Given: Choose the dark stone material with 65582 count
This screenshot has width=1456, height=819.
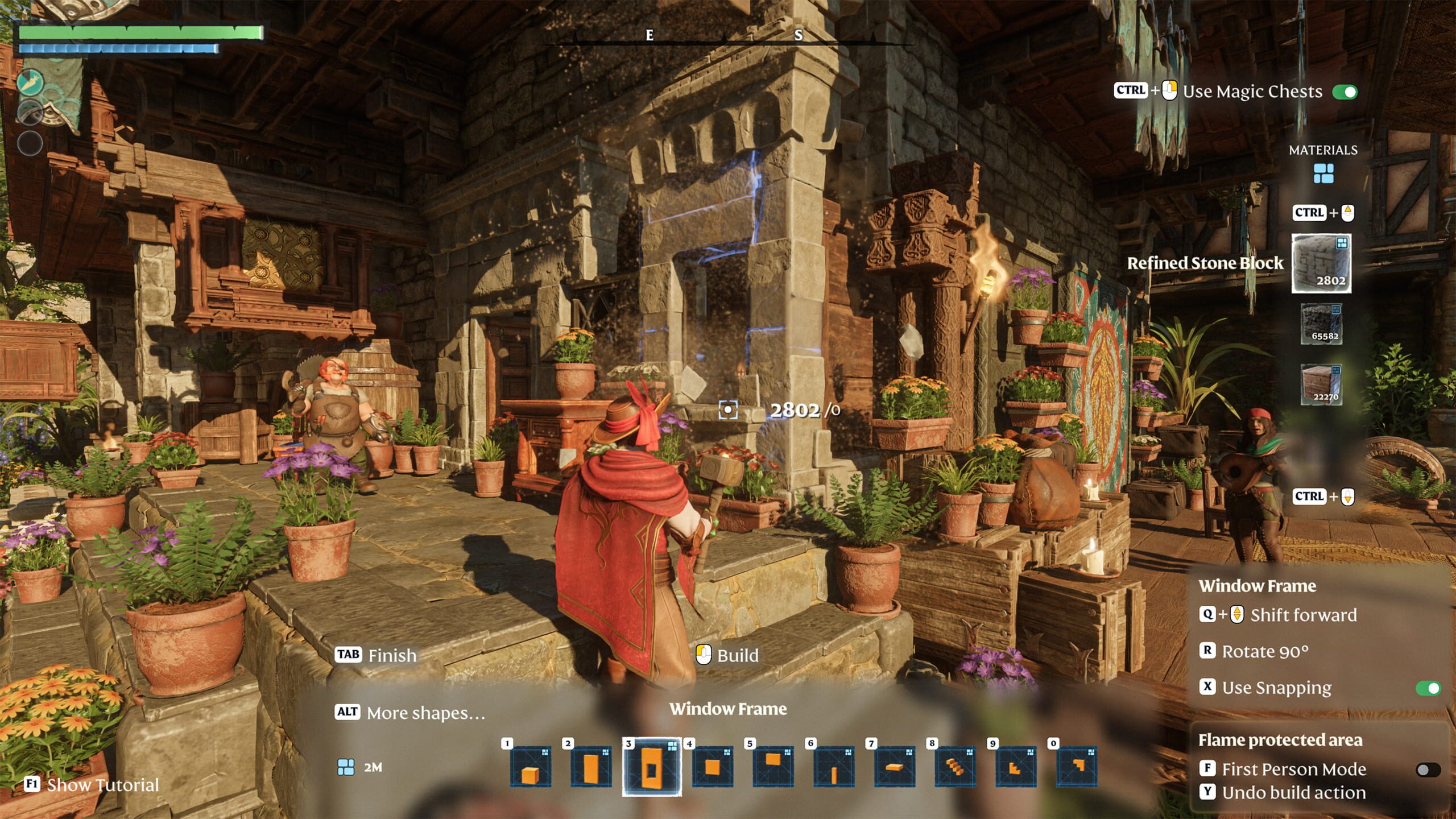Looking at the screenshot, I should (1322, 324).
